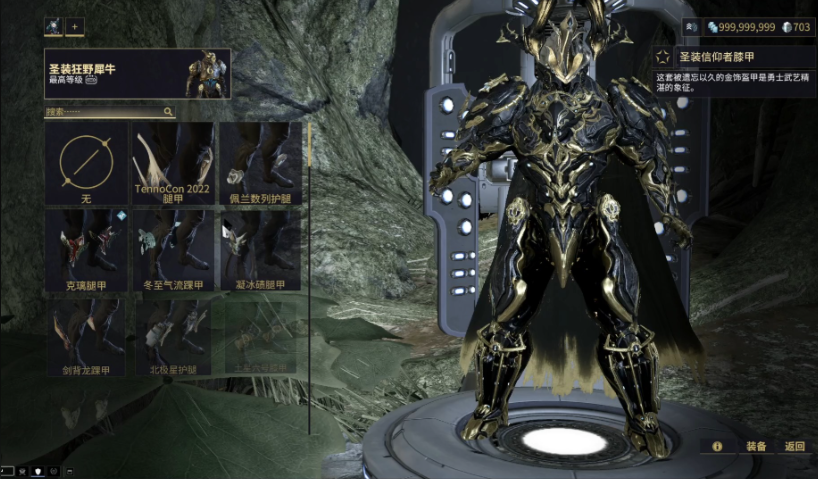
Task: Choose the 冬至气流踝甲 armor tile
Action: pos(173,250)
